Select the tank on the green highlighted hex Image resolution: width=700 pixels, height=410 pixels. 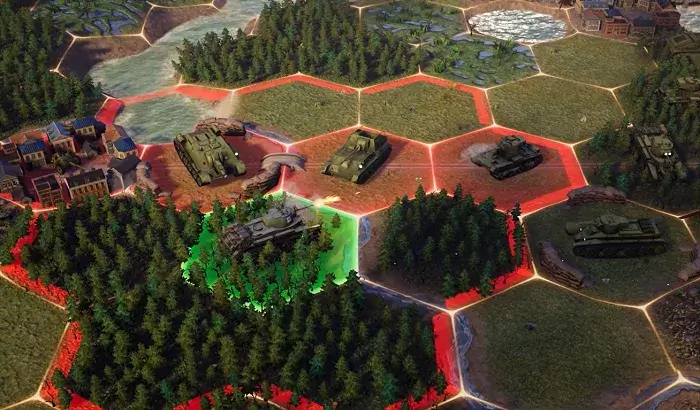(270, 226)
